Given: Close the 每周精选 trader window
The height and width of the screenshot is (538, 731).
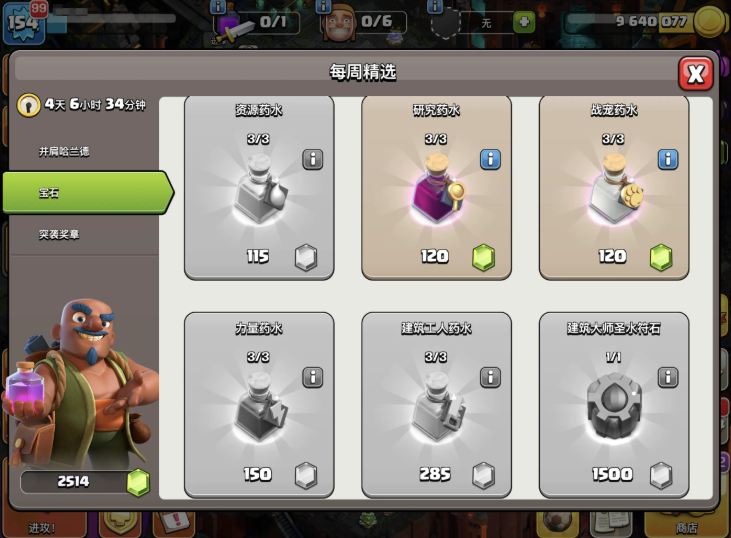Looking at the screenshot, I should coord(695,73).
